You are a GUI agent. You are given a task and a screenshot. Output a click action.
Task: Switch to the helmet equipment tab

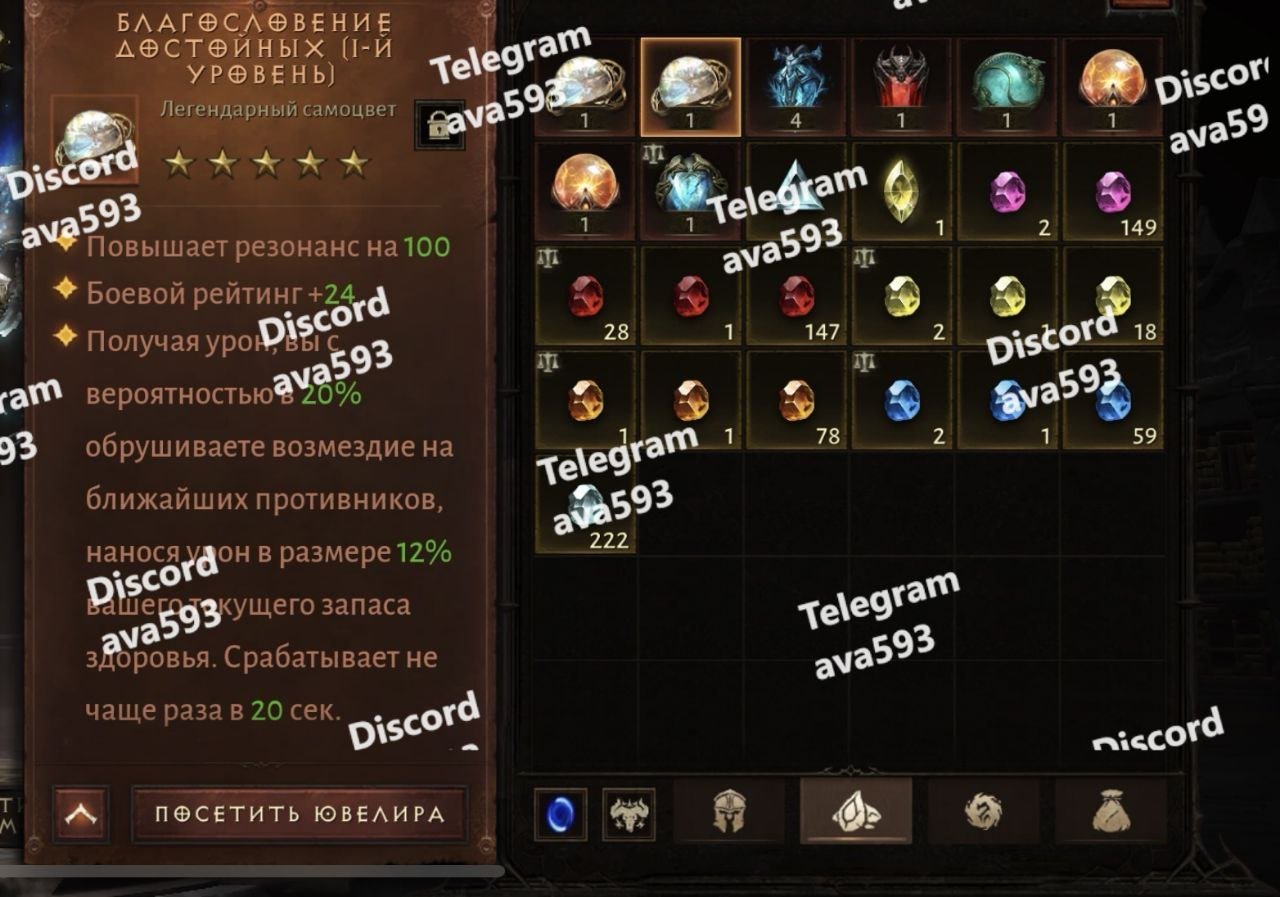coord(729,811)
